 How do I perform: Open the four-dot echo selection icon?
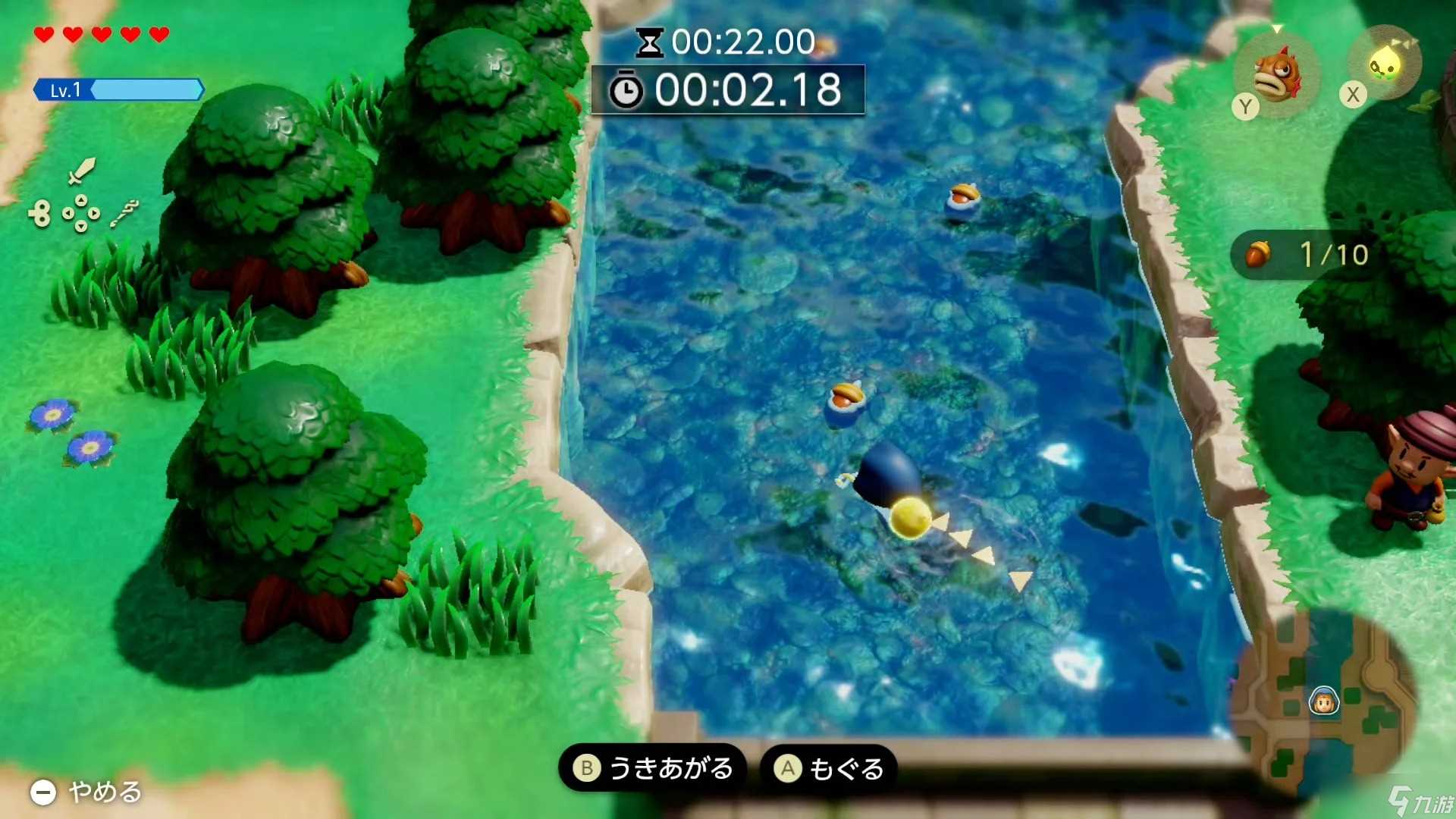(x=81, y=213)
